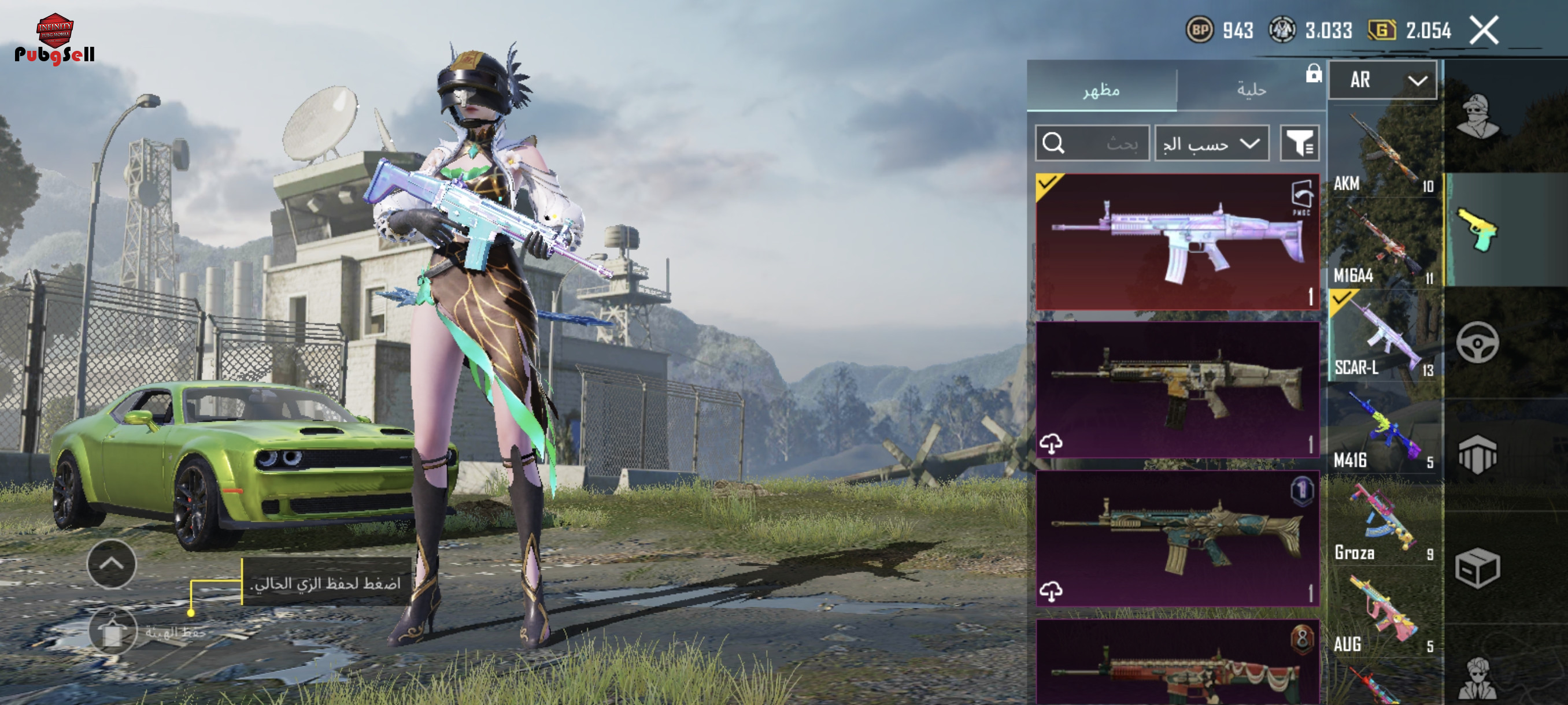Open the character outfit category icon

coord(1477,117)
